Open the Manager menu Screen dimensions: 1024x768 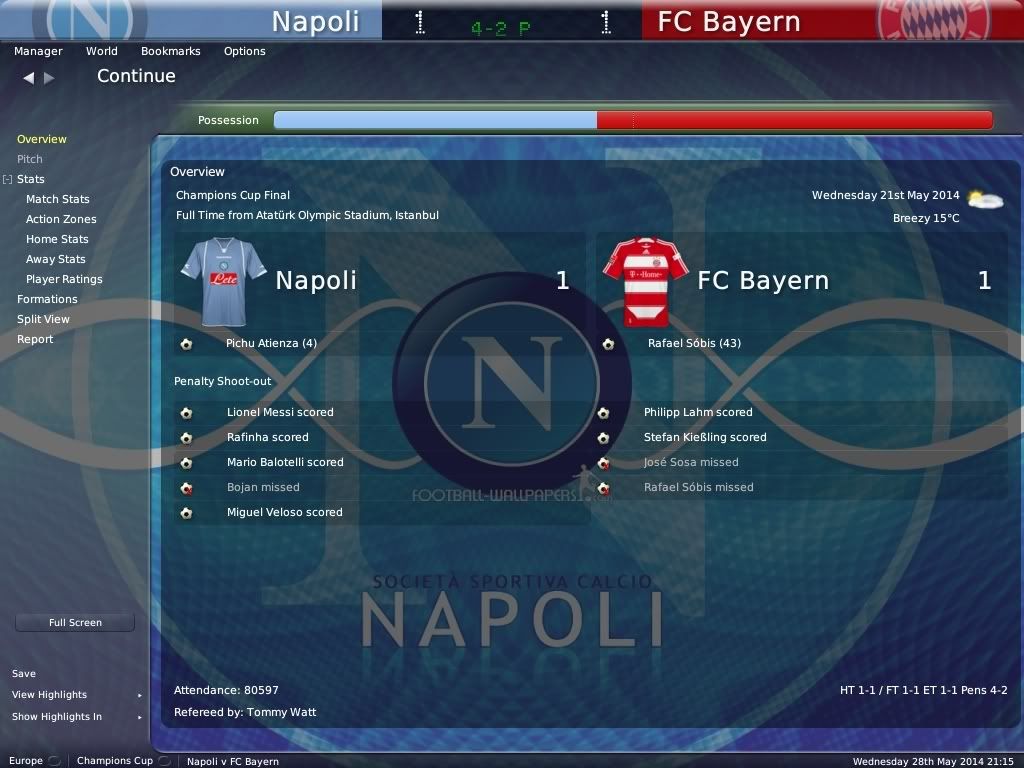pos(38,51)
